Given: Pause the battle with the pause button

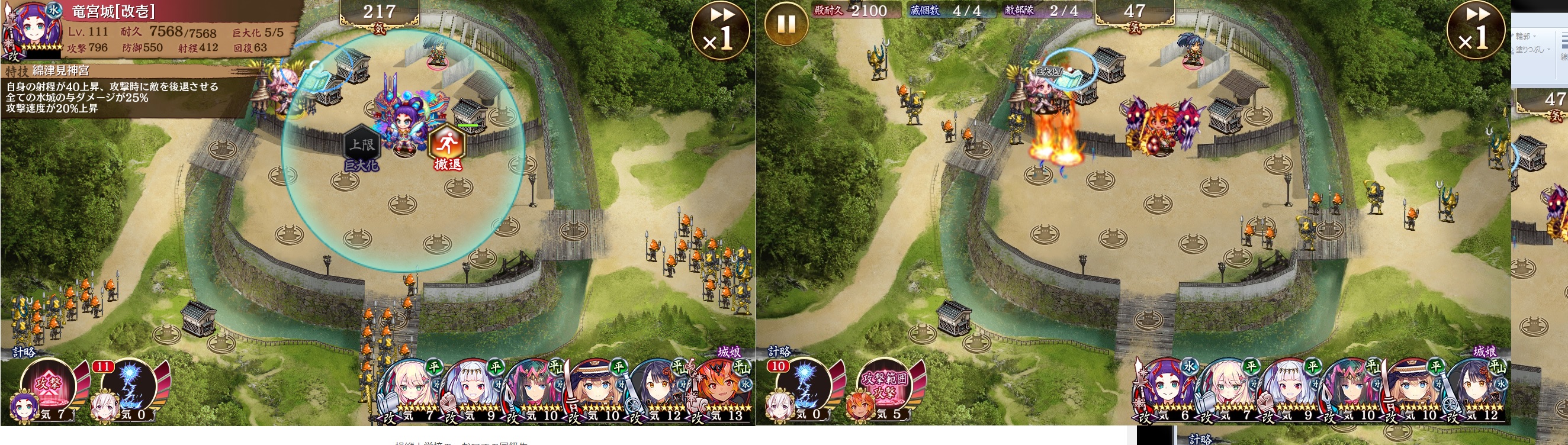Looking at the screenshot, I should (x=786, y=25).
